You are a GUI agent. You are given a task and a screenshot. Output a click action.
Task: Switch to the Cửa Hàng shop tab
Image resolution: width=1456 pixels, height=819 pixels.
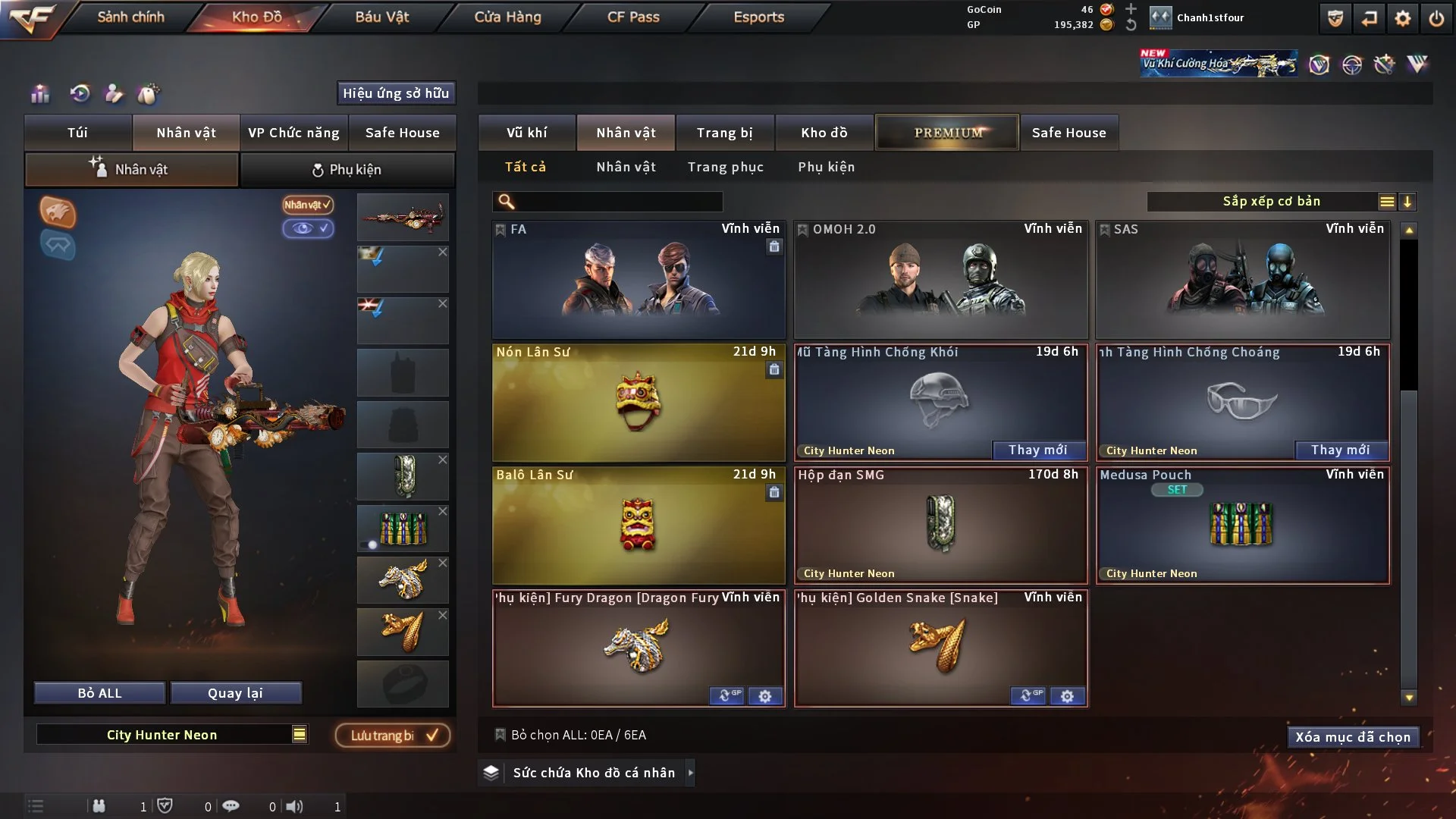pos(507,17)
